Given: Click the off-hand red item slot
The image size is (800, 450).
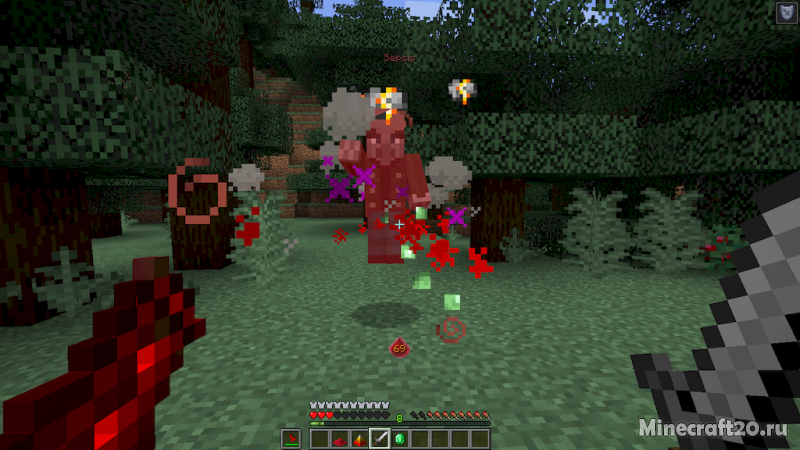Looking at the screenshot, I should tap(291, 438).
